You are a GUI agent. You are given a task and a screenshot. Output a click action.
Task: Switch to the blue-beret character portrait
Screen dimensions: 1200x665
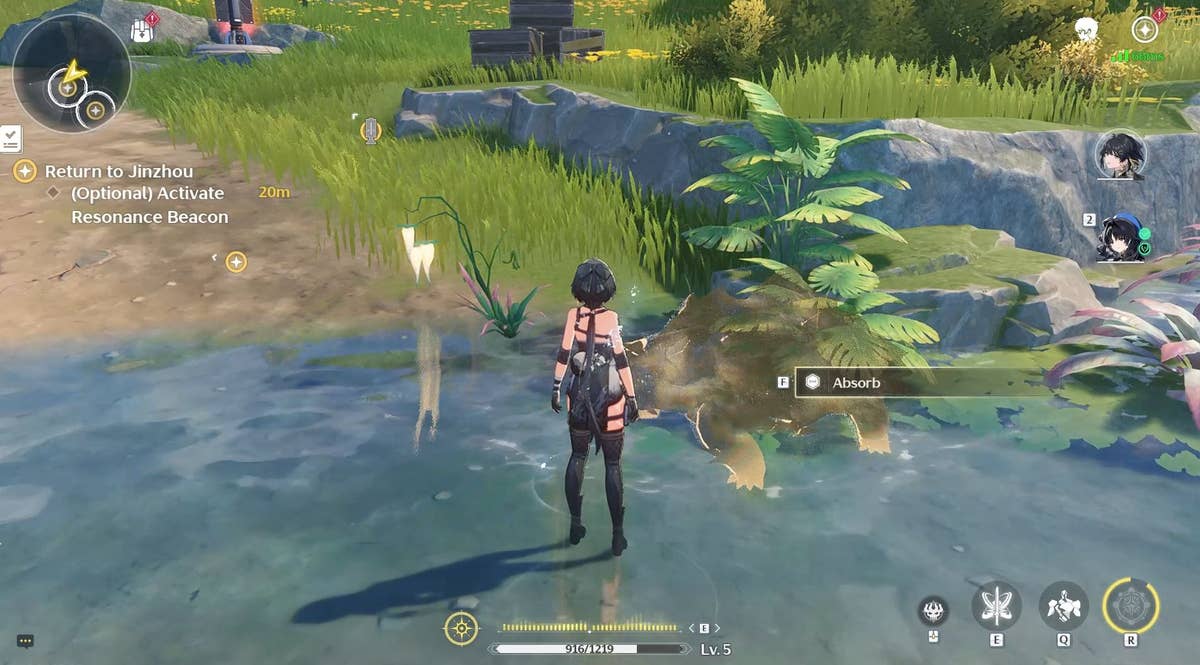(x=1120, y=237)
